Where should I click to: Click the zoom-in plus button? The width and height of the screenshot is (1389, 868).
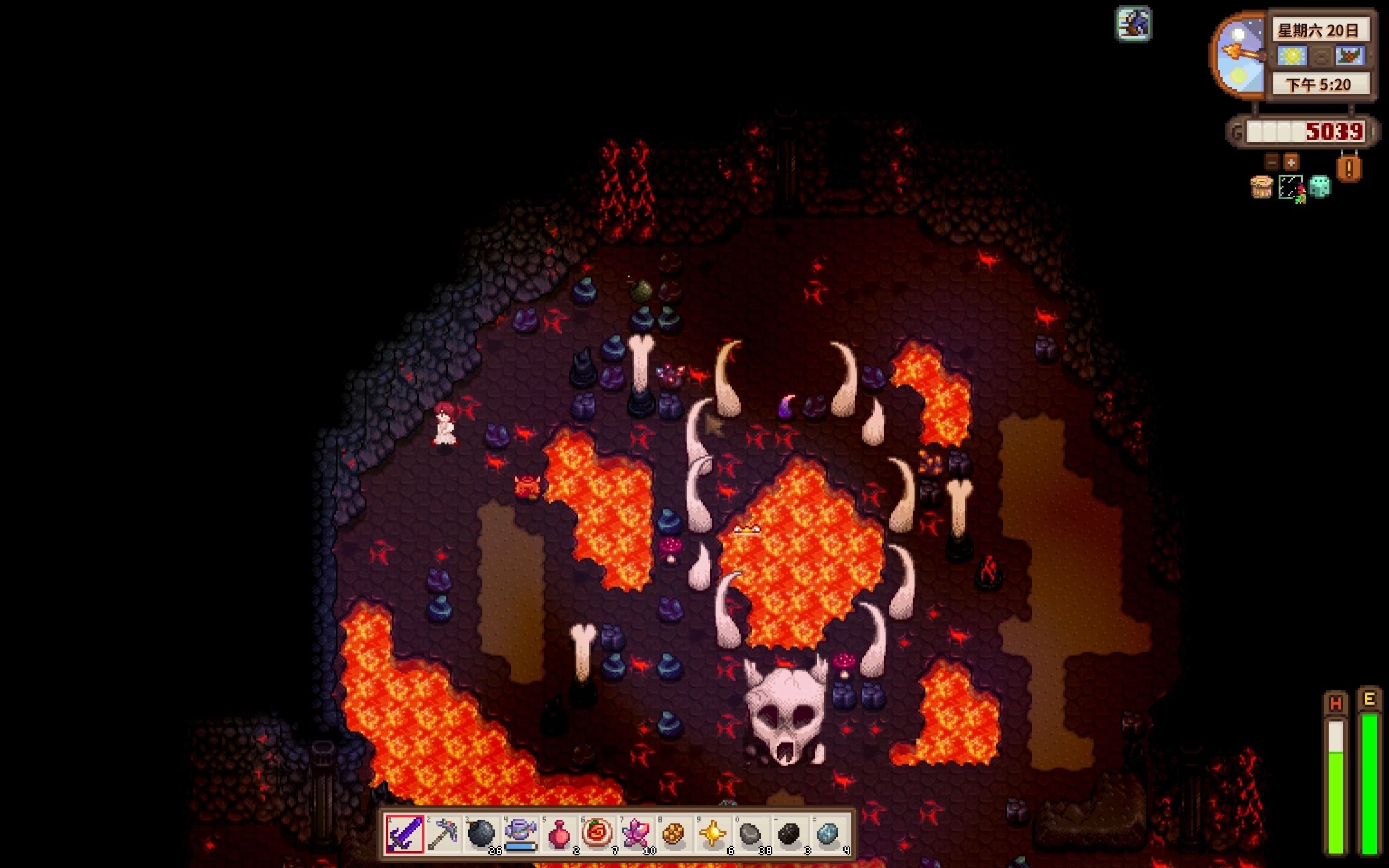pos(1291,162)
